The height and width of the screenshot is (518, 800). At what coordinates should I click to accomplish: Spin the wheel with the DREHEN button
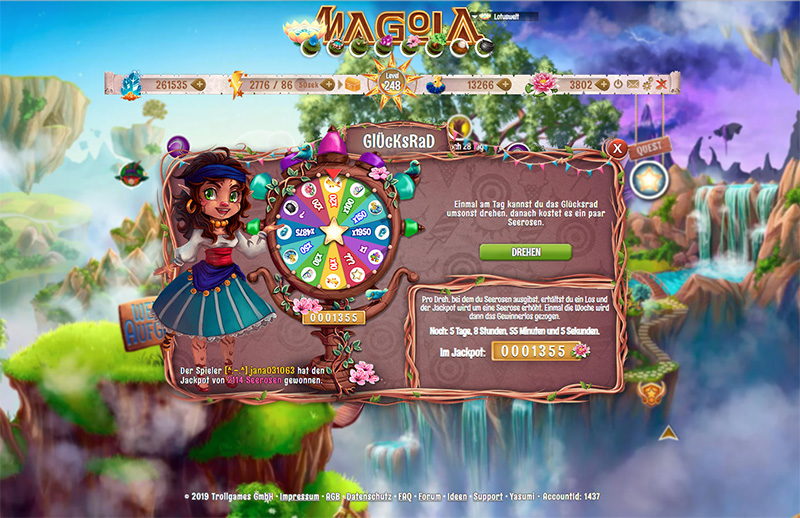click(x=525, y=252)
